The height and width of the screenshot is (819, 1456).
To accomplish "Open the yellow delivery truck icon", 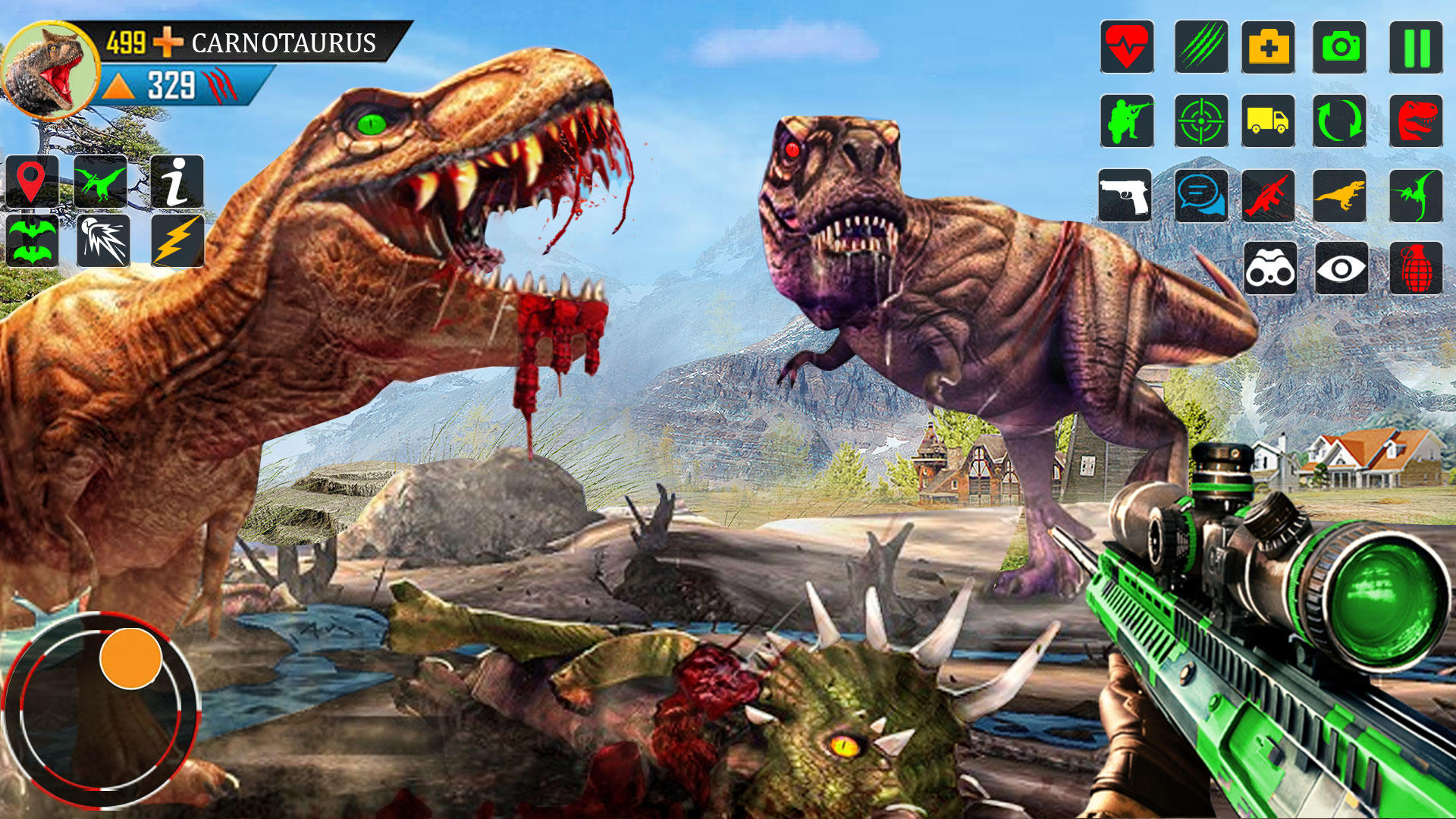I will click(1268, 121).
